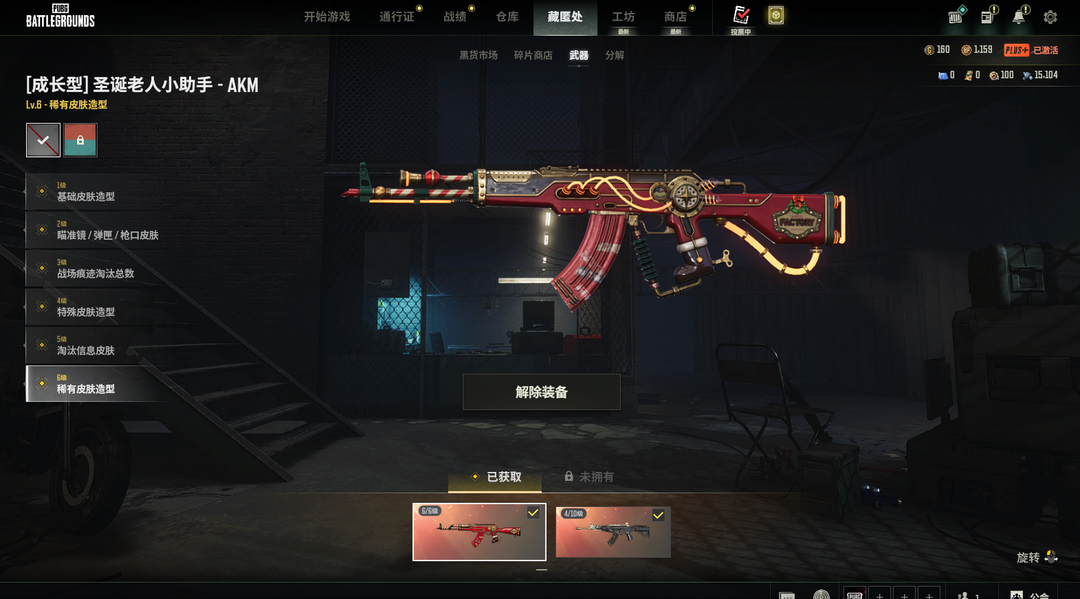
Task: Open the 开始游戏 menu
Action: (x=327, y=17)
